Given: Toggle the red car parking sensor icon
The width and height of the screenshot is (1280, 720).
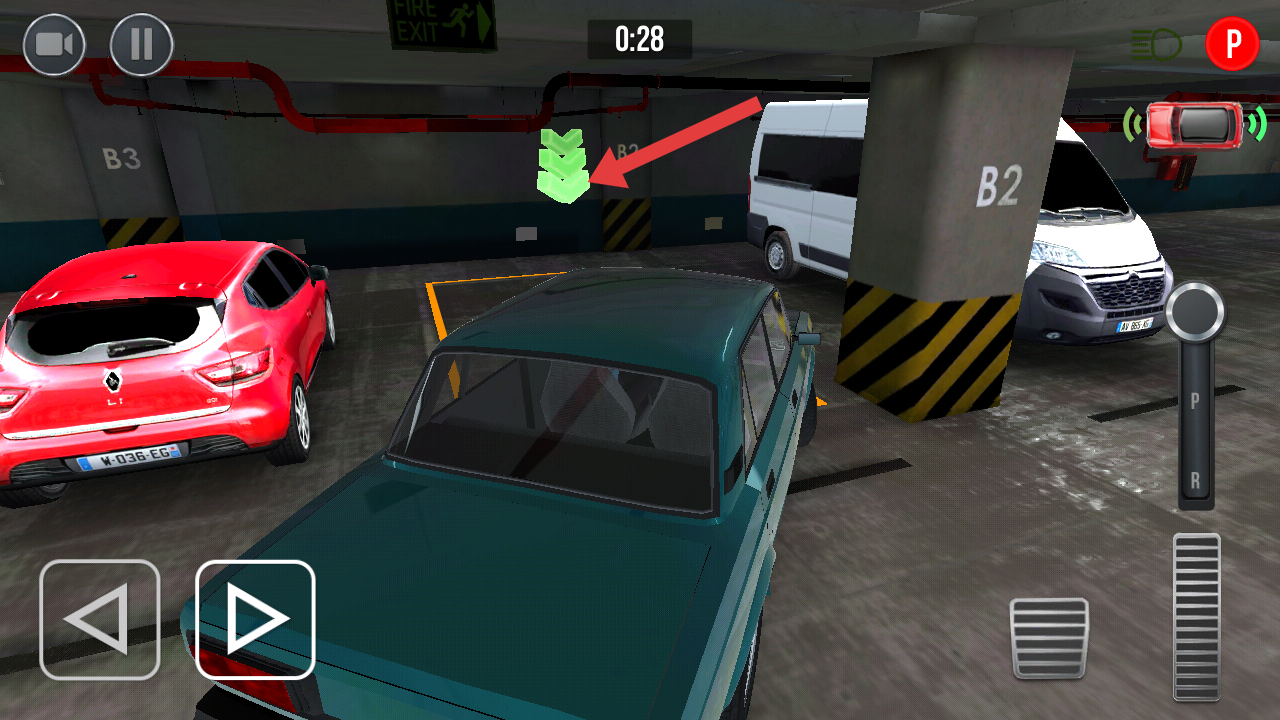Looking at the screenshot, I should [1195, 124].
